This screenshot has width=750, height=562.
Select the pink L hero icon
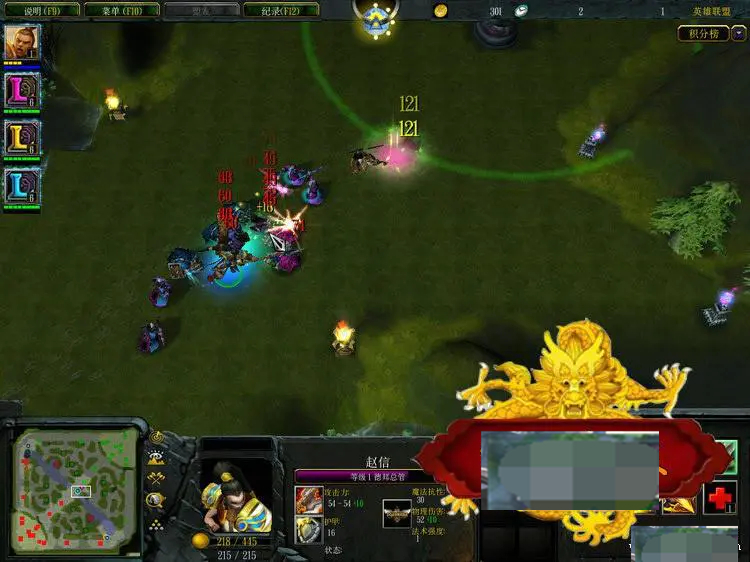[x=21, y=89]
